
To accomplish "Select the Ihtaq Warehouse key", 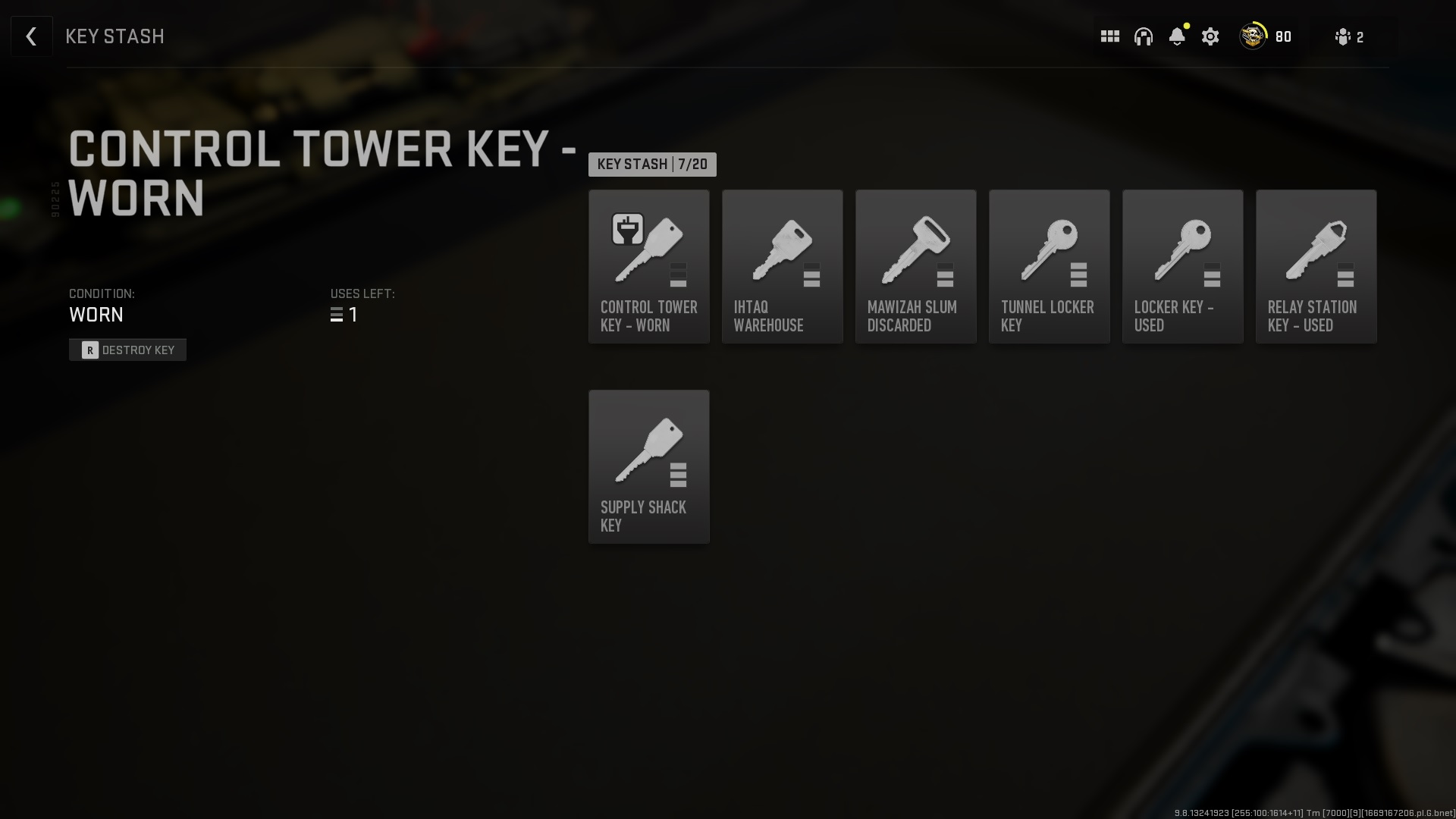I will point(782,265).
